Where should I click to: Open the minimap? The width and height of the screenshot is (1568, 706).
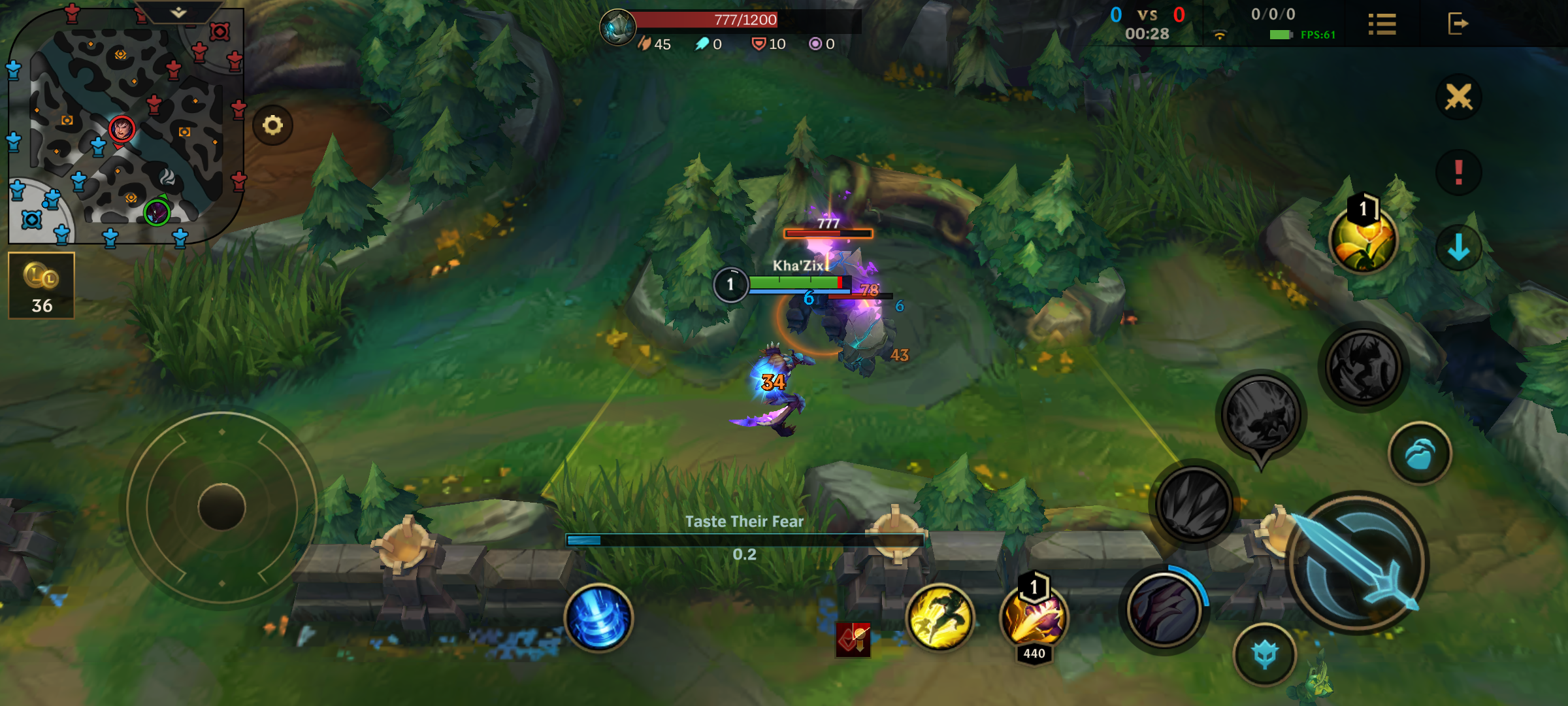tap(125, 126)
